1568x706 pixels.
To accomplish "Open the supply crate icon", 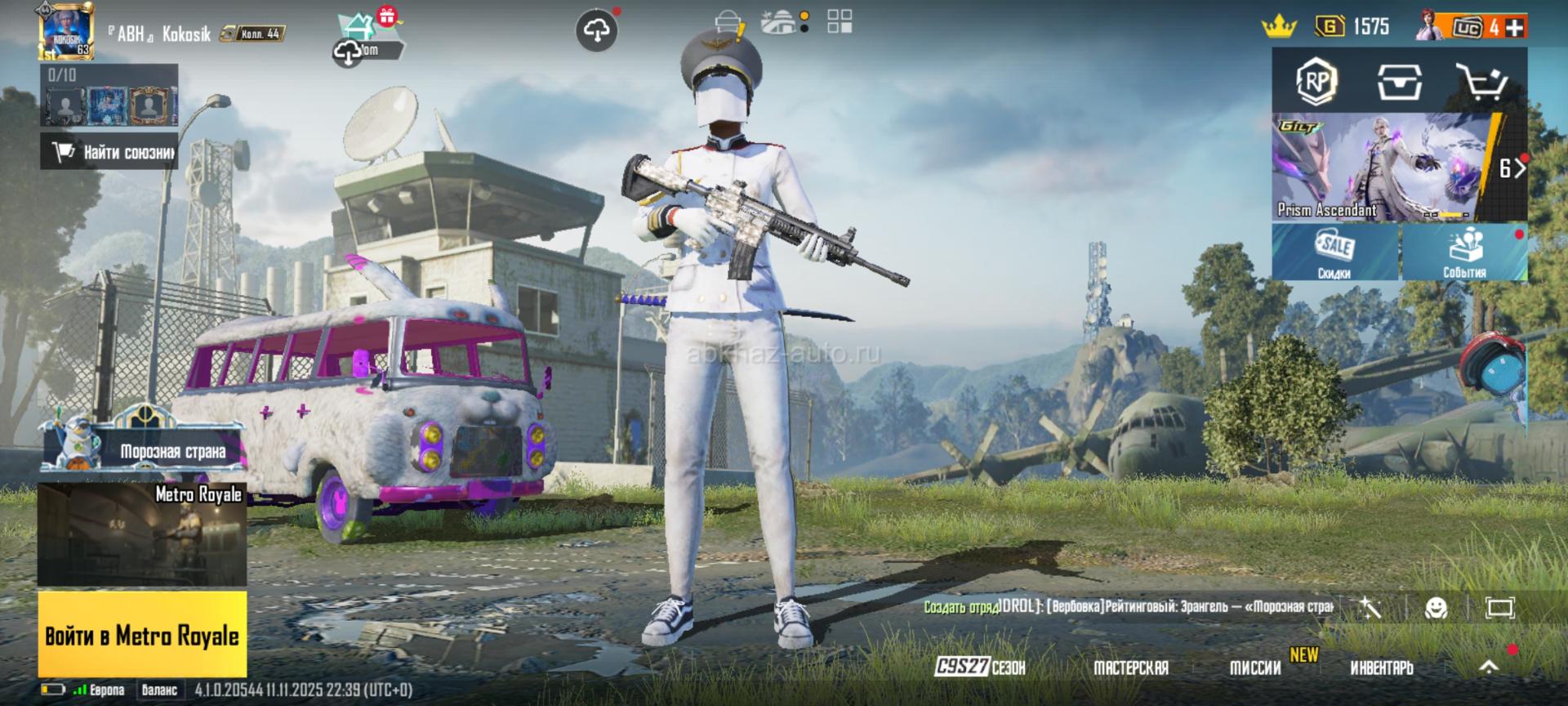I will click(1399, 81).
